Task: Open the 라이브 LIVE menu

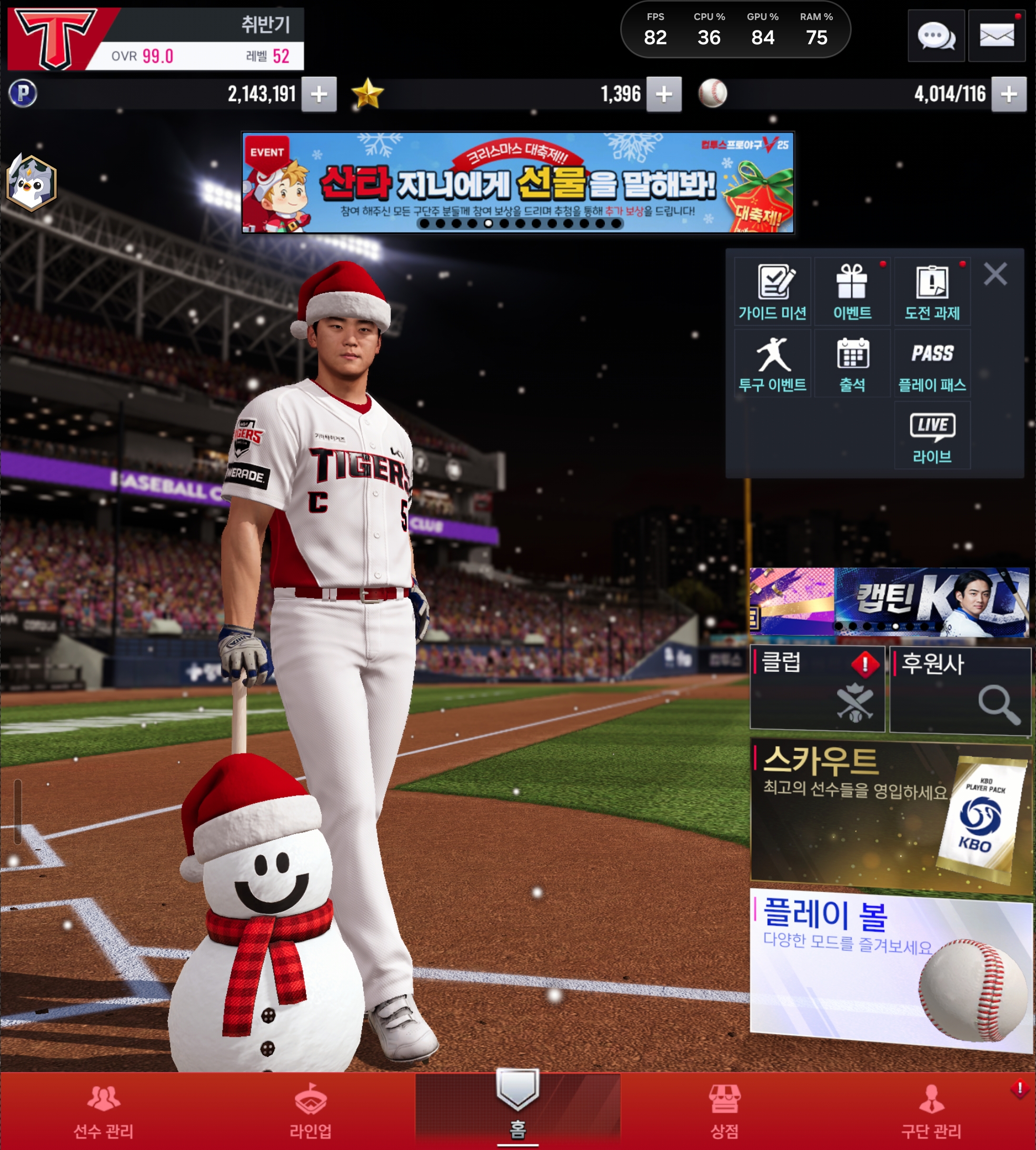Action: 932,435
